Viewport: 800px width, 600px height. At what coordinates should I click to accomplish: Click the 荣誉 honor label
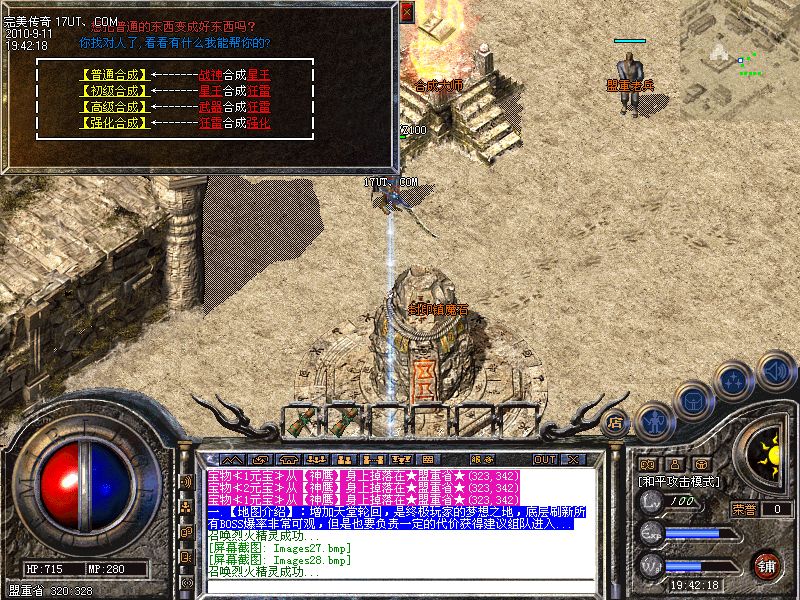click(745, 509)
